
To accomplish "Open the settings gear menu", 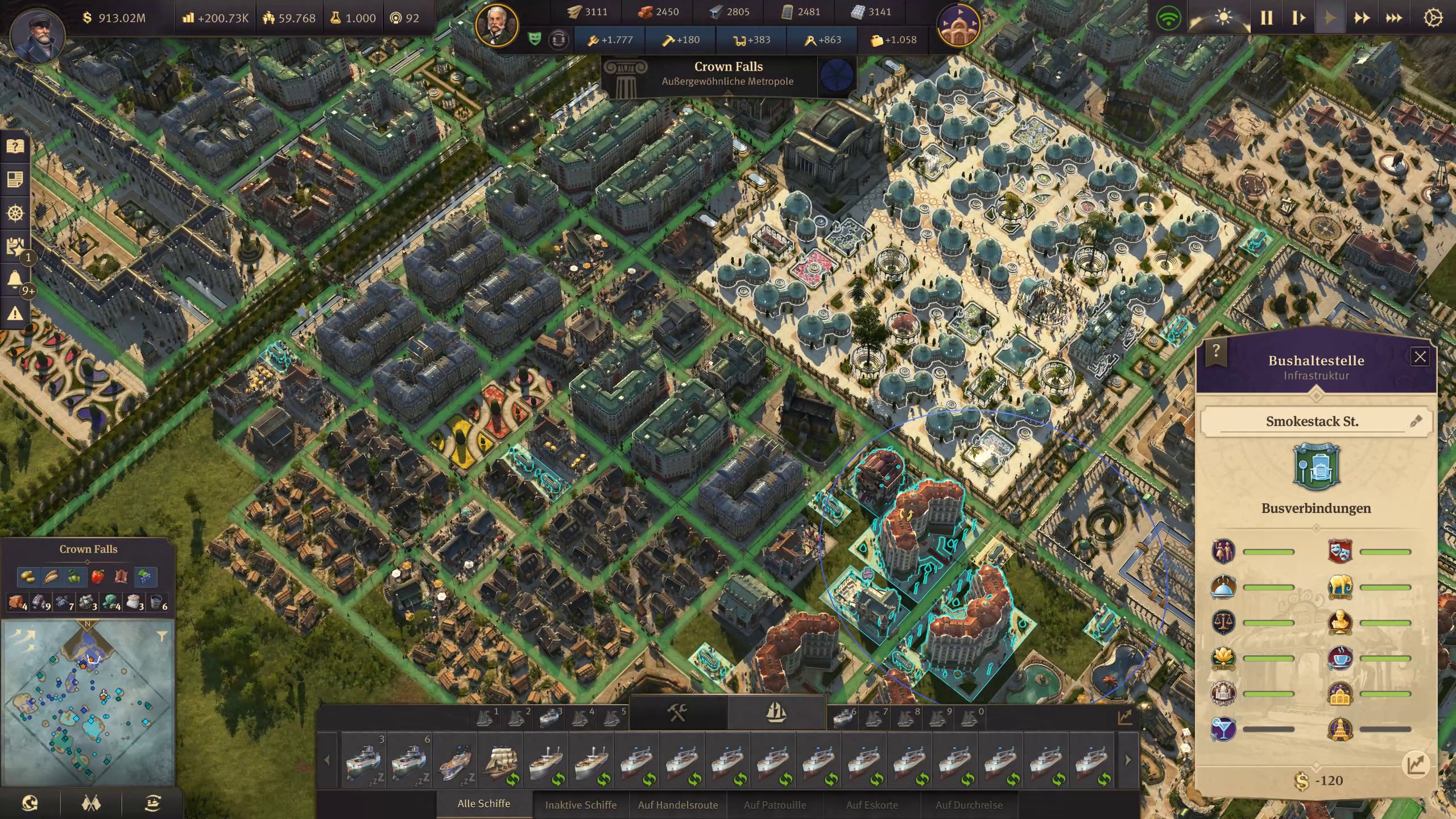I will [1433, 18].
